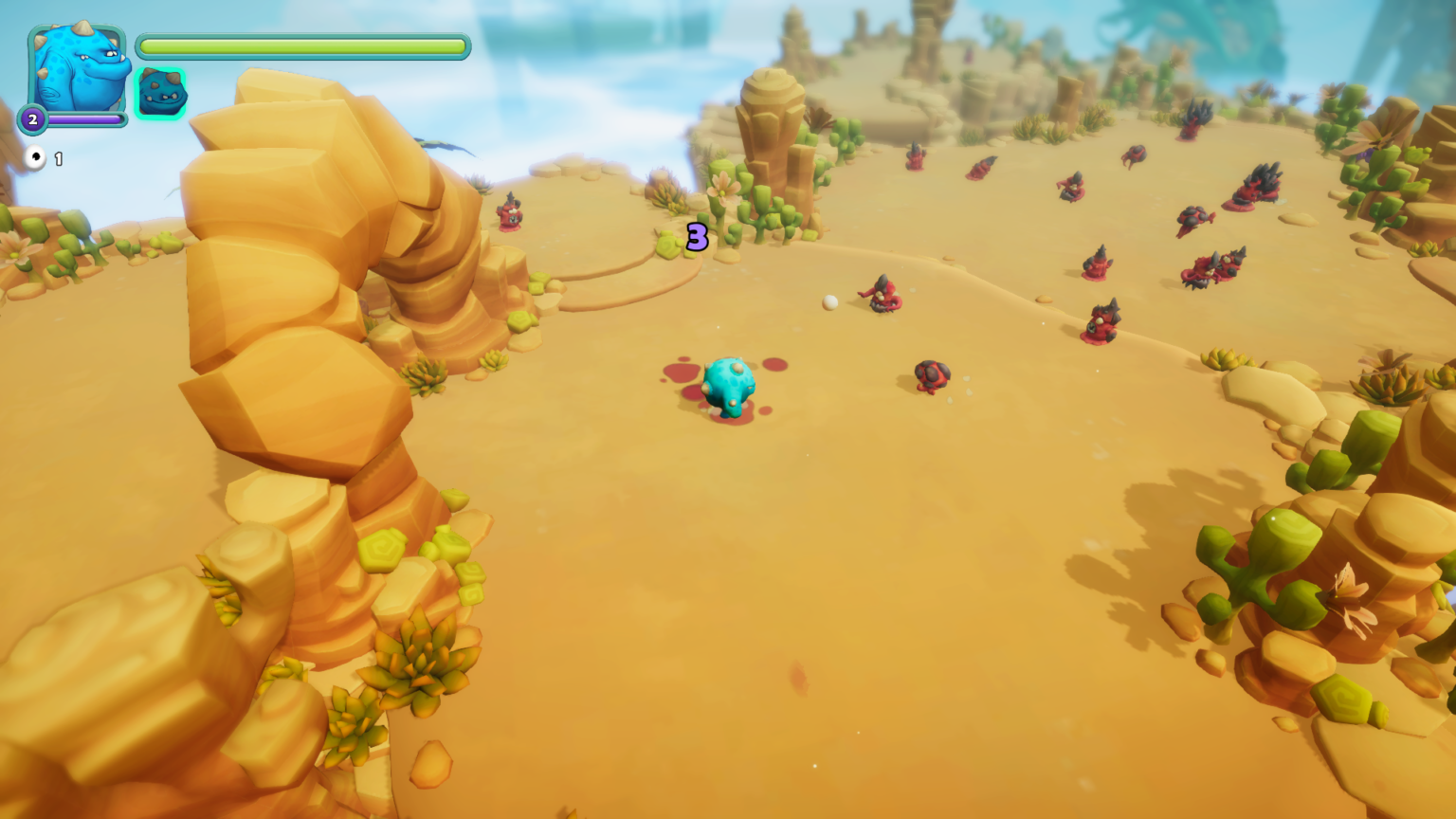
Task: Click the level badge to view progression
Action: pos(32,119)
